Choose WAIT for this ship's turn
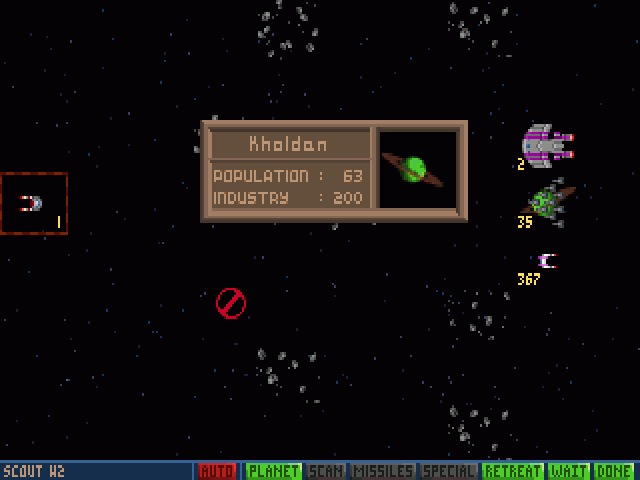The width and height of the screenshot is (640, 480). click(567, 471)
